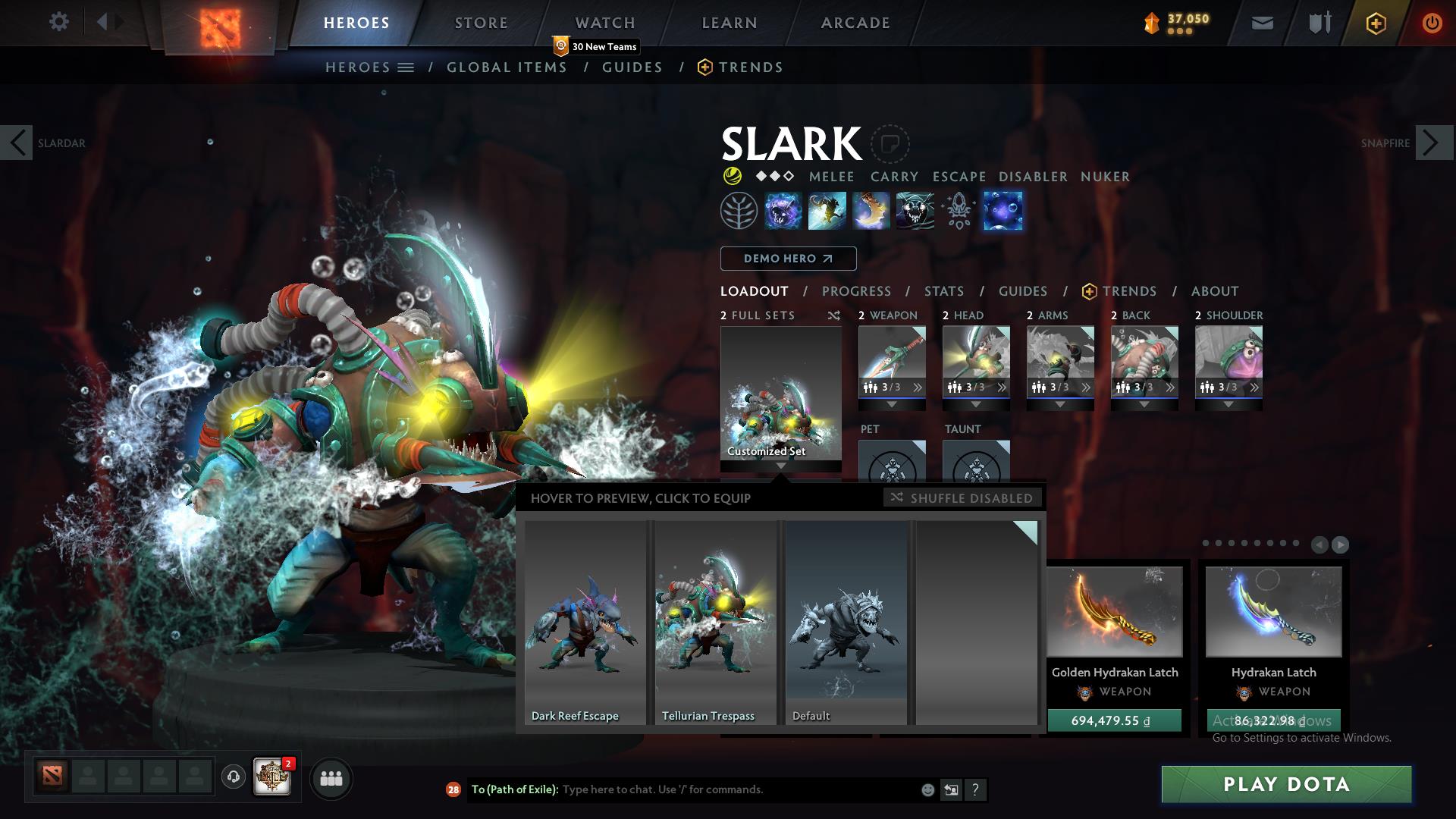This screenshot has height=819, width=1456.
Task: Switch to the Watch tab
Action: (x=604, y=23)
